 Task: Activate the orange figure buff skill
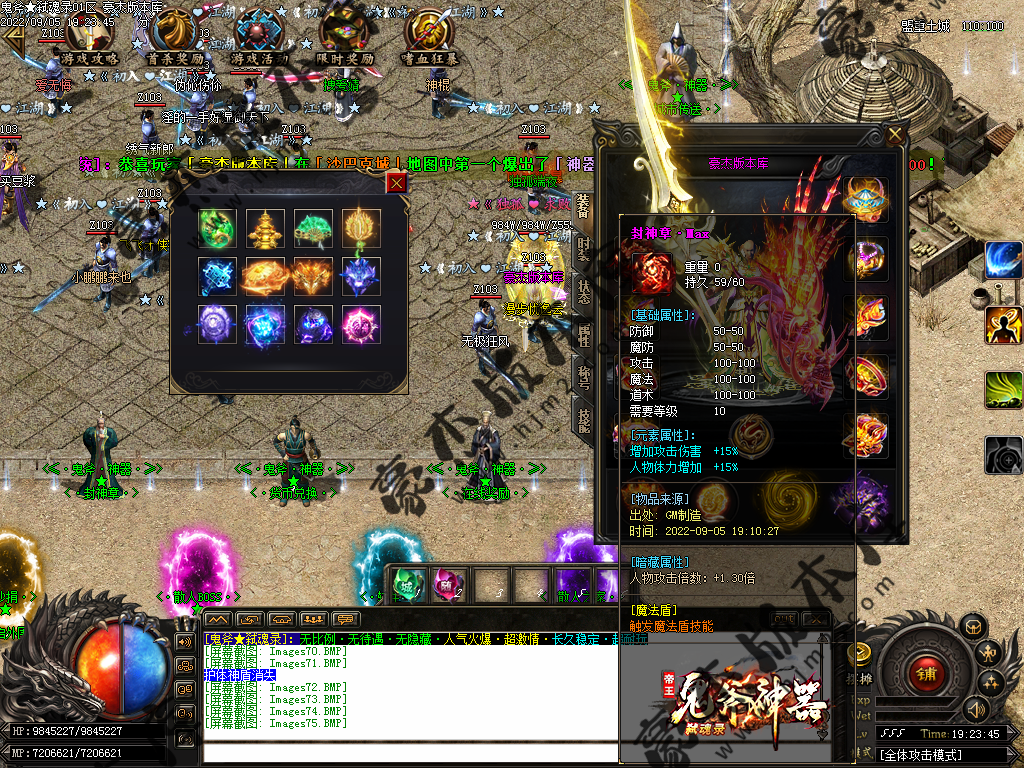point(1003,325)
